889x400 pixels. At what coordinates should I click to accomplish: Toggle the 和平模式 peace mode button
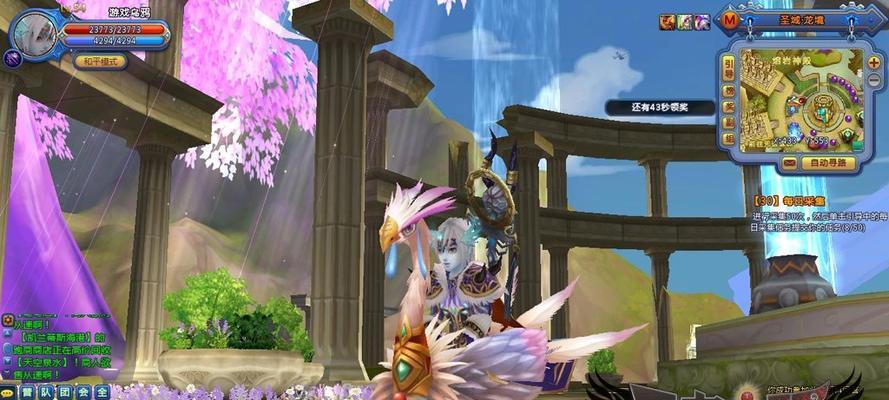99,61
